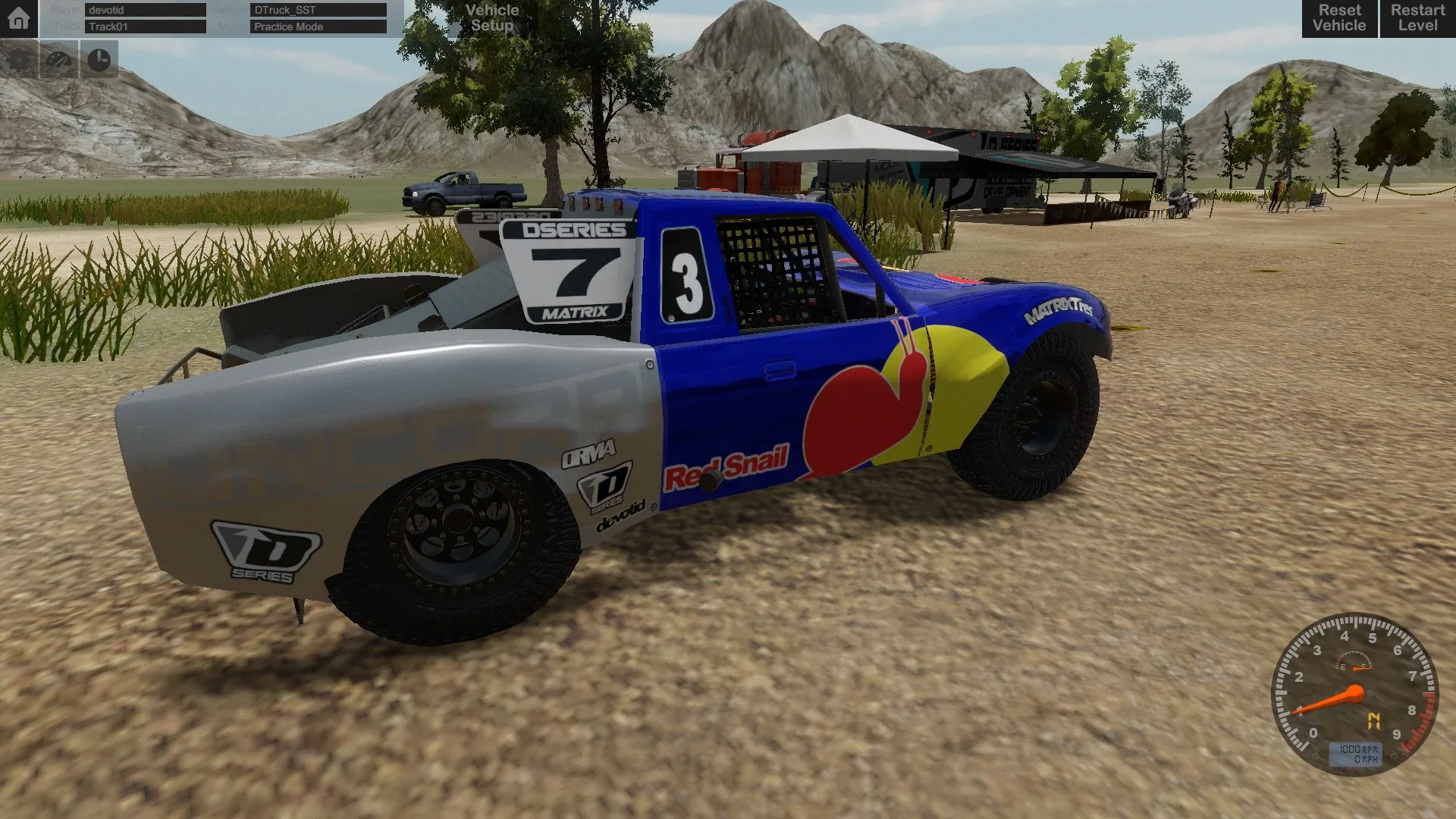Open the Mode selector showing Practice Mode
Viewport: 1456px width, 819px height.
(317, 27)
